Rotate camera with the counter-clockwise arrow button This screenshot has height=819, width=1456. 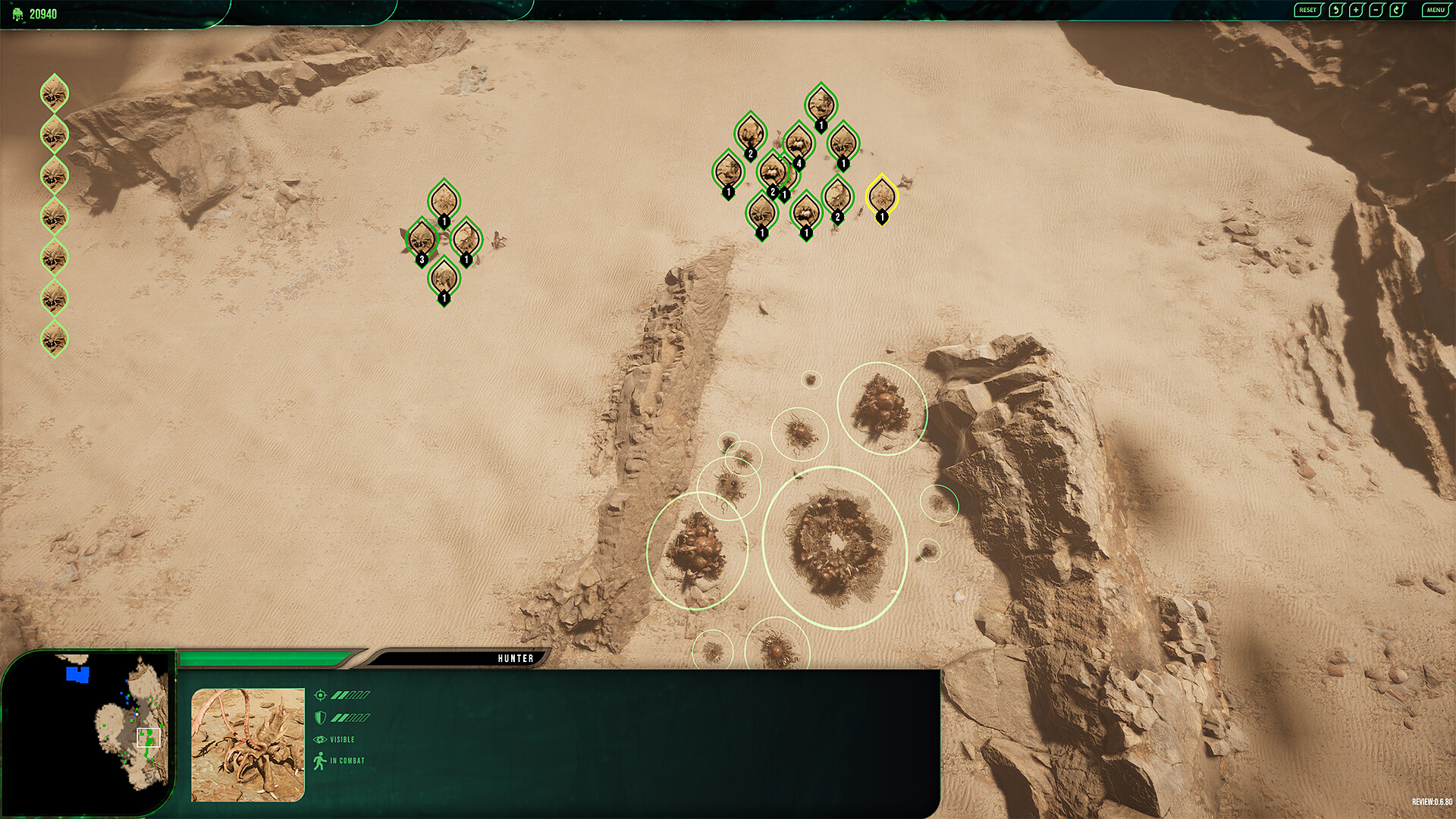[1336, 10]
